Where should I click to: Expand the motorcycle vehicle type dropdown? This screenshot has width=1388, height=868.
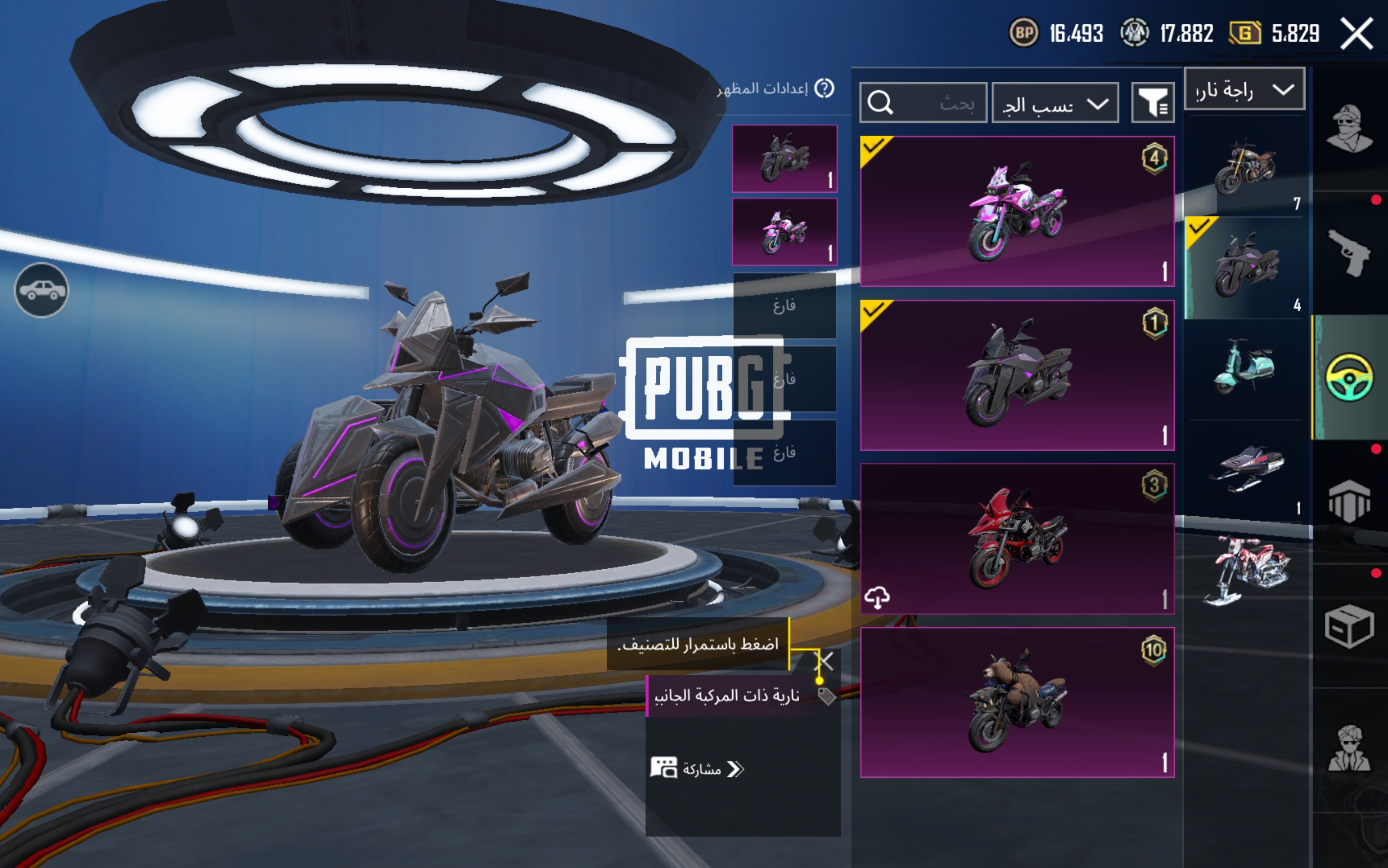tap(1244, 90)
